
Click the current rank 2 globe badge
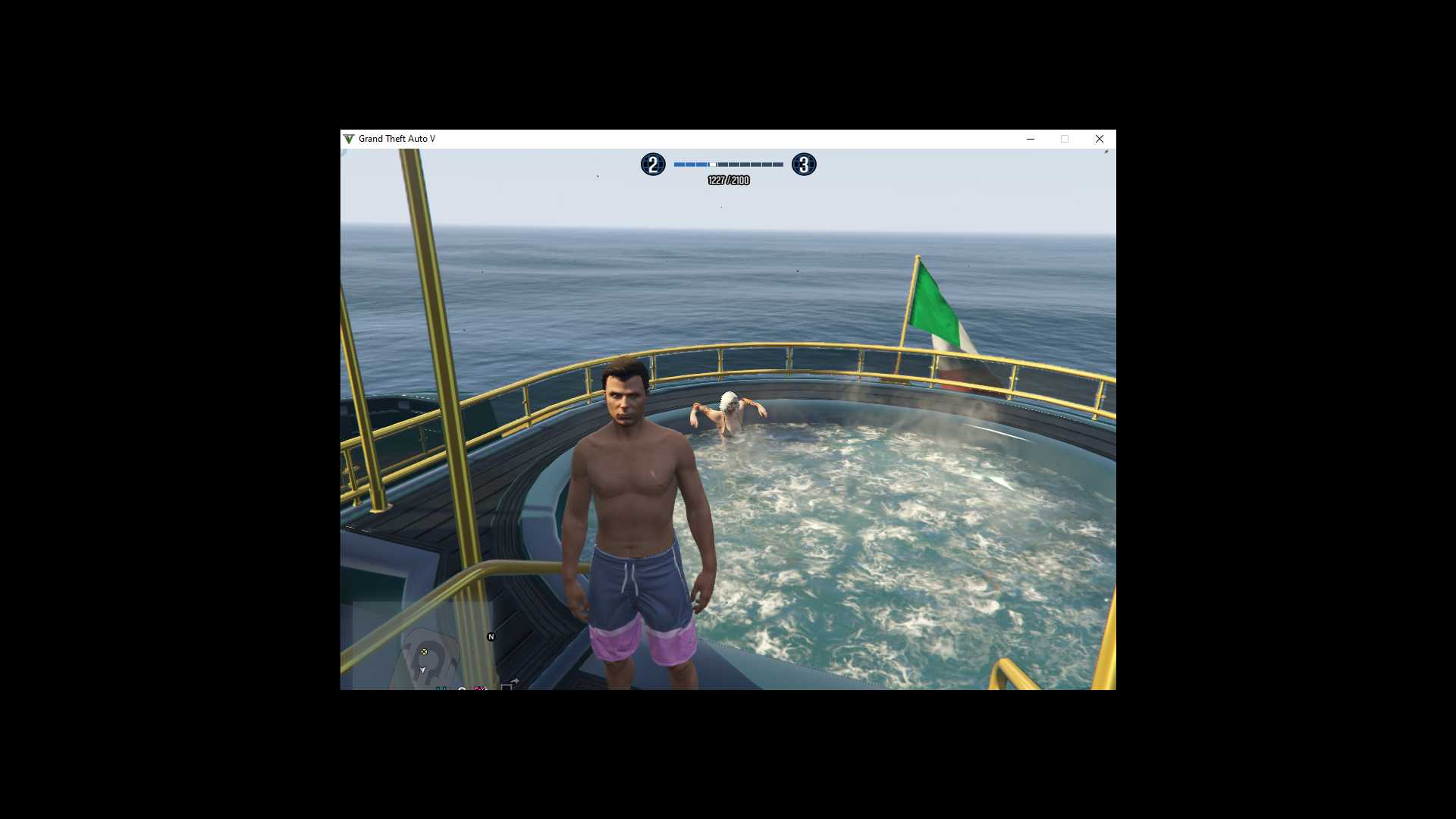(653, 165)
